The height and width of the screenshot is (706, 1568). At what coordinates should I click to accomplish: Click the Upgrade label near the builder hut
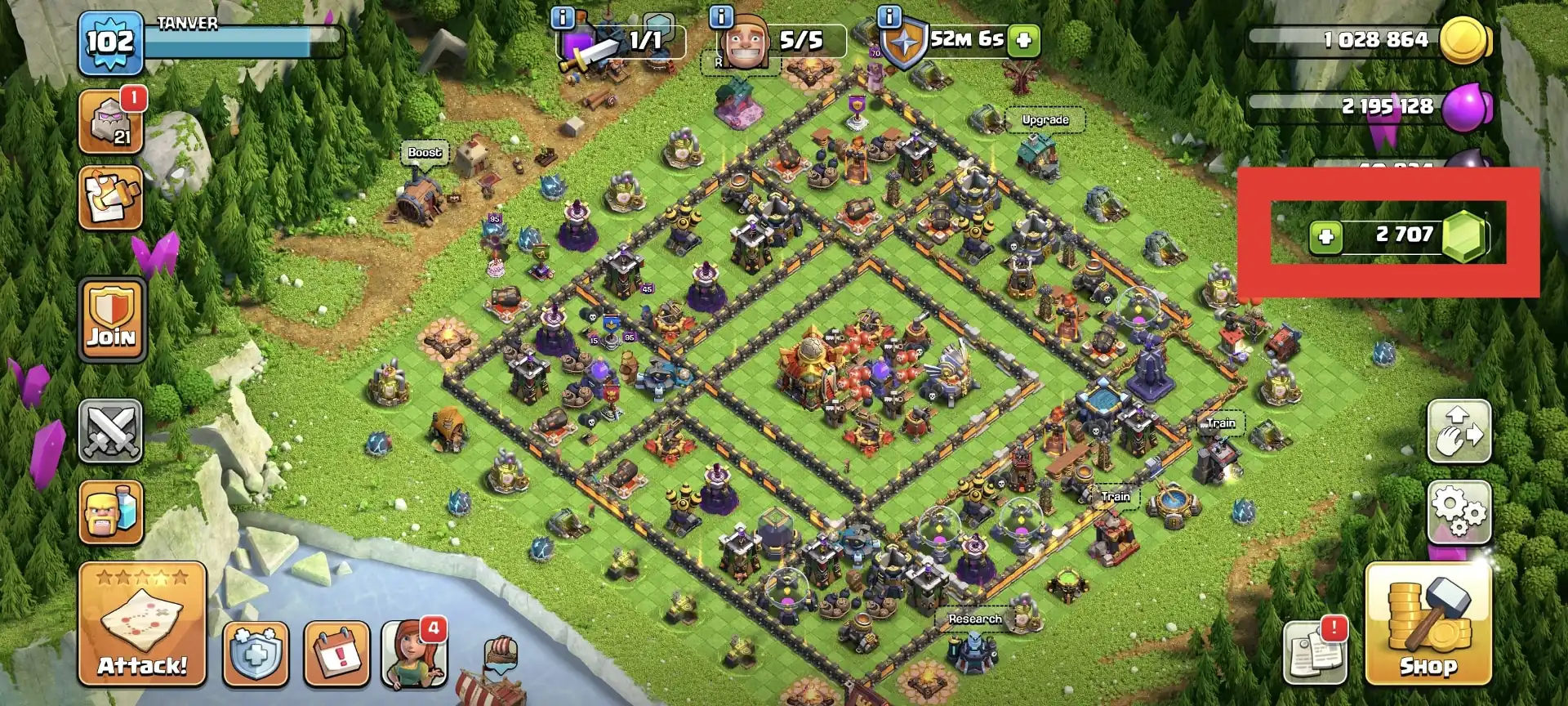(1046, 119)
